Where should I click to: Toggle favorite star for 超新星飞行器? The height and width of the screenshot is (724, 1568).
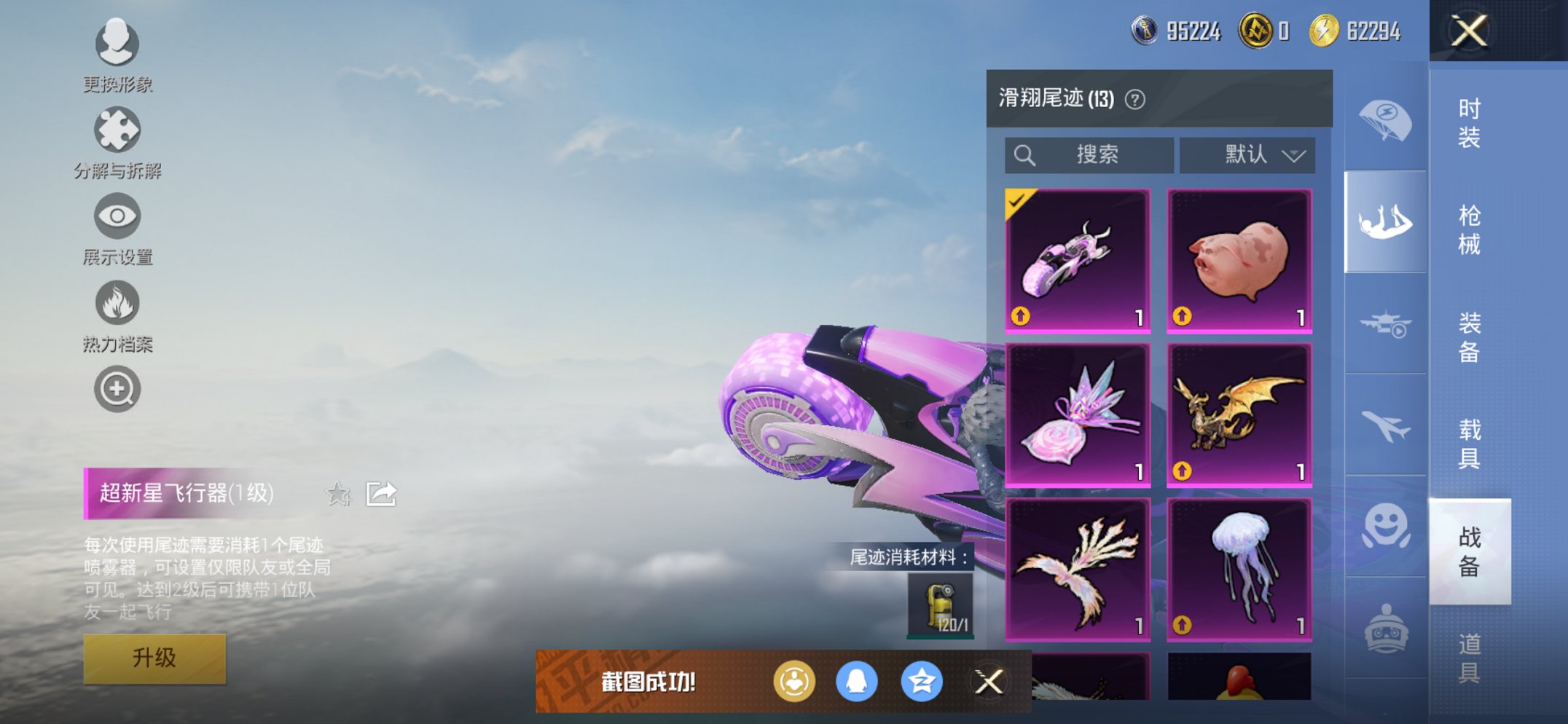[x=337, y=494]
